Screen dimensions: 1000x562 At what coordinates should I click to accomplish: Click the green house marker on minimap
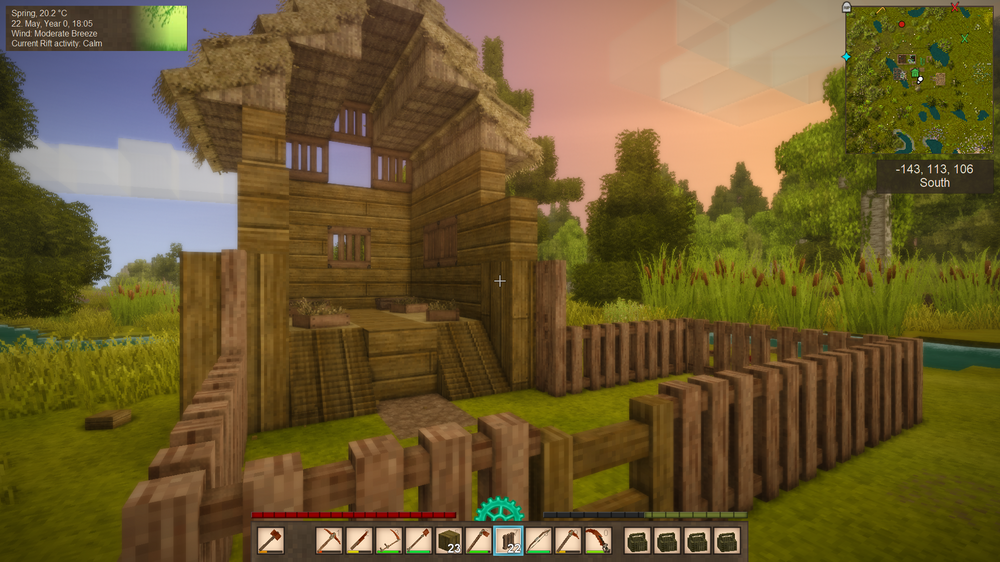pos(915,72)
